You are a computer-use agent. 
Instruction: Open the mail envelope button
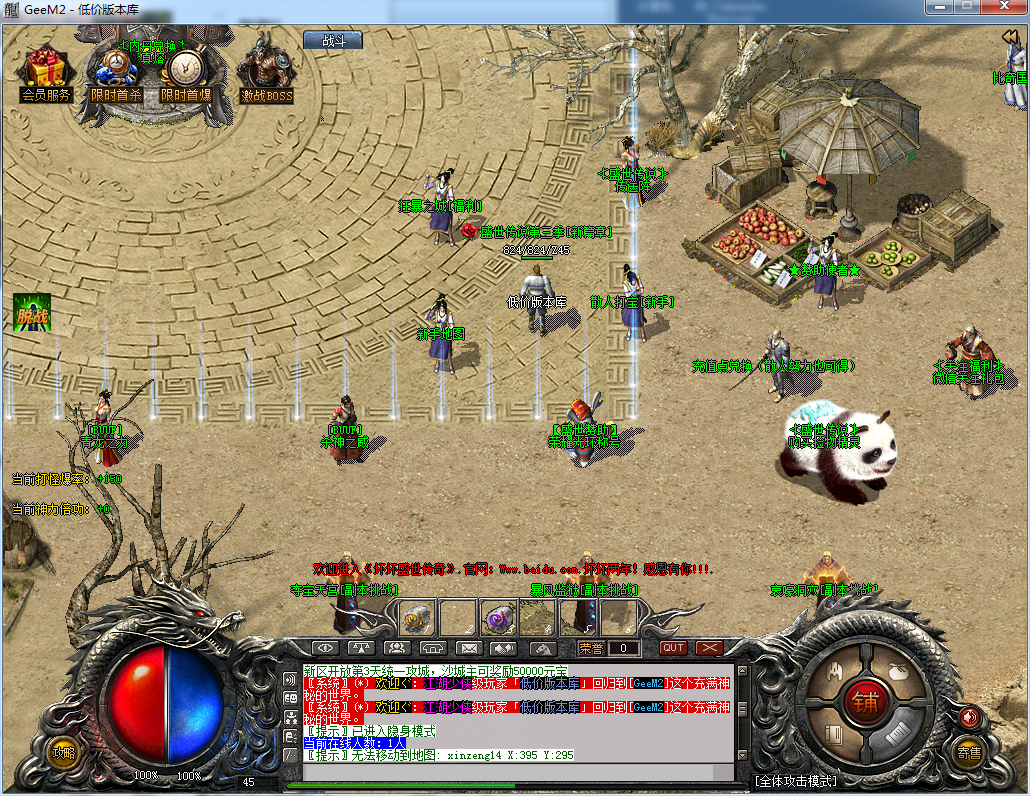click(x=465, y=648)
